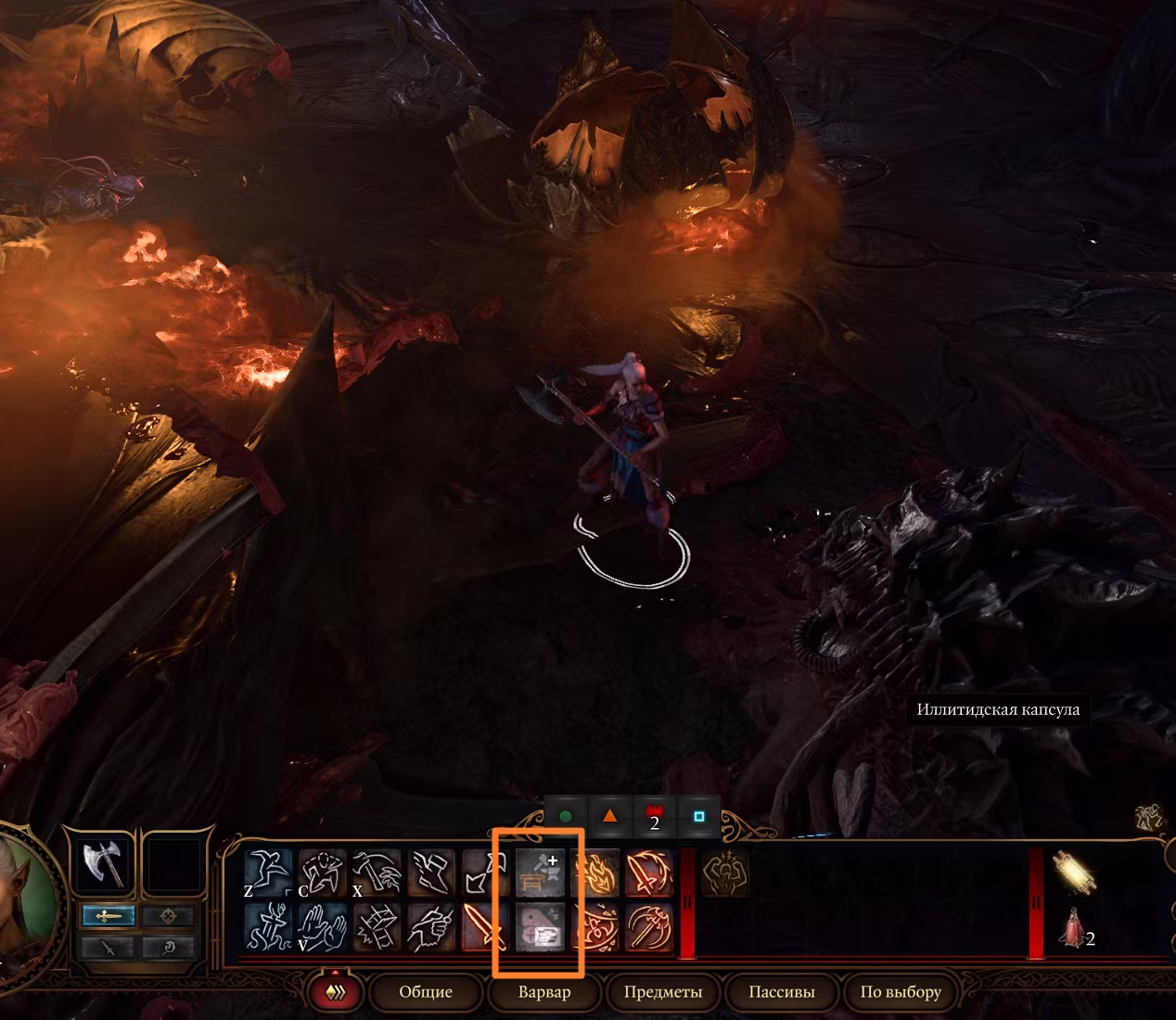Switch to the По выбору tab

(x=900, y=992)
